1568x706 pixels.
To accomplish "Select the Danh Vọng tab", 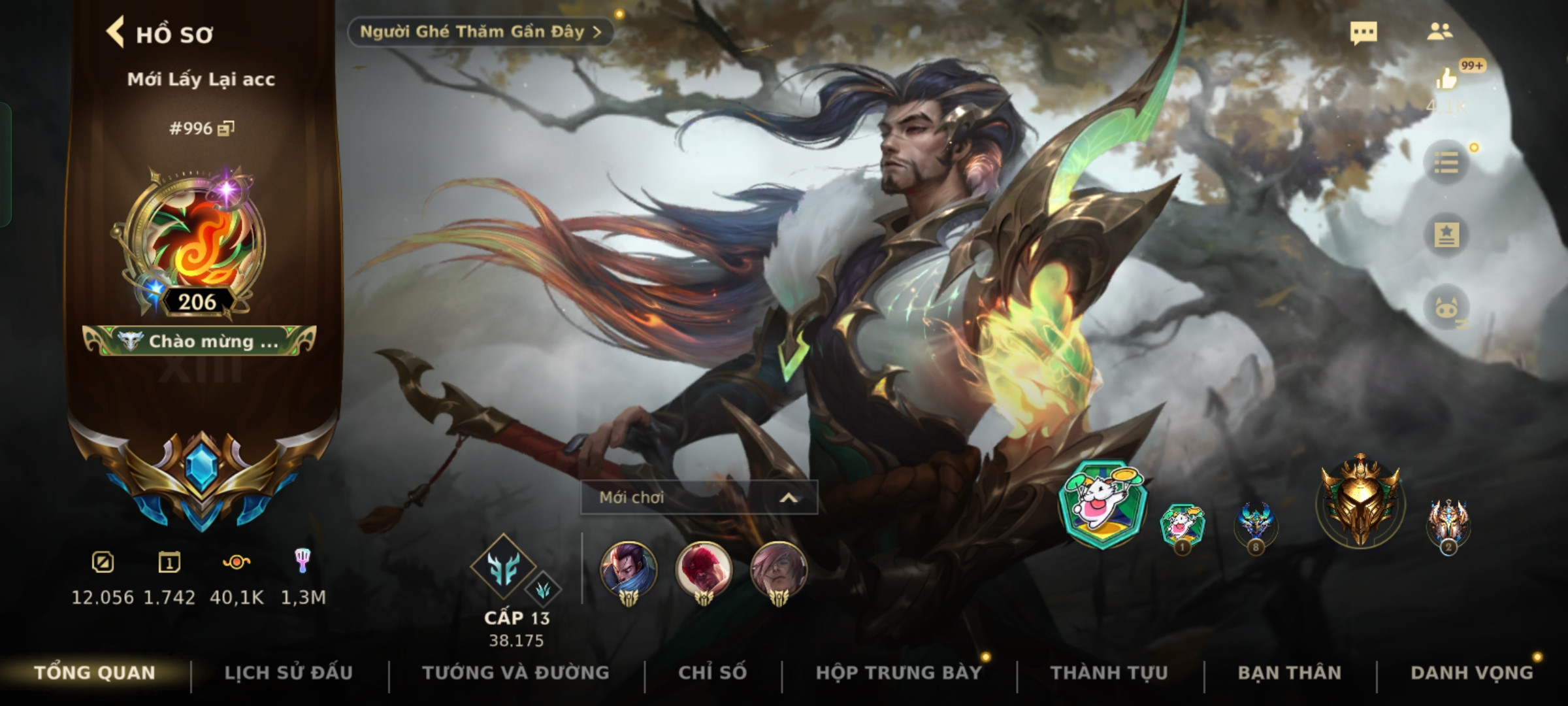I will click(1471, 673).
